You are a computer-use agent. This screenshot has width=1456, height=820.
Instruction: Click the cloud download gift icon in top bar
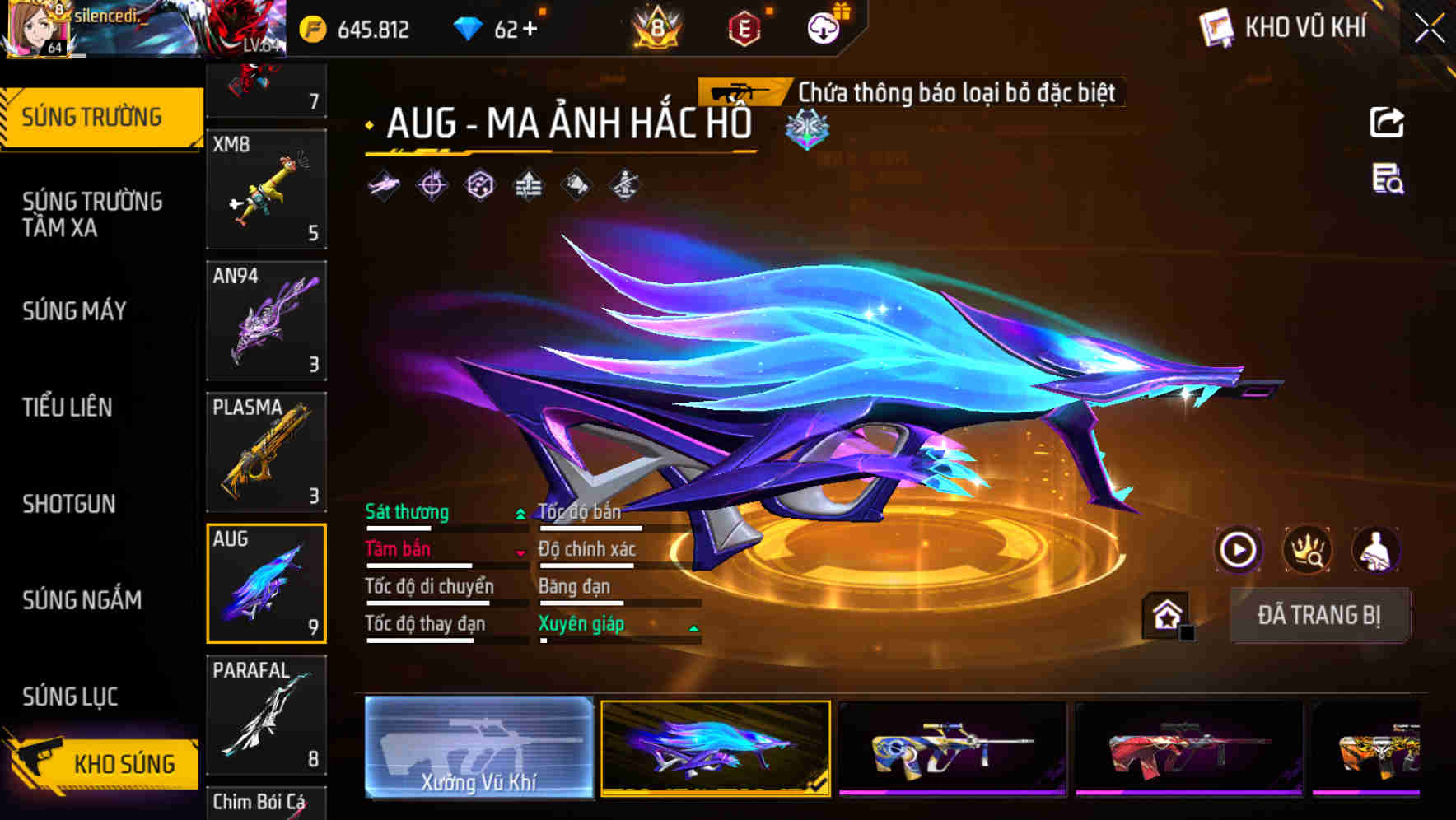point(823,27)
